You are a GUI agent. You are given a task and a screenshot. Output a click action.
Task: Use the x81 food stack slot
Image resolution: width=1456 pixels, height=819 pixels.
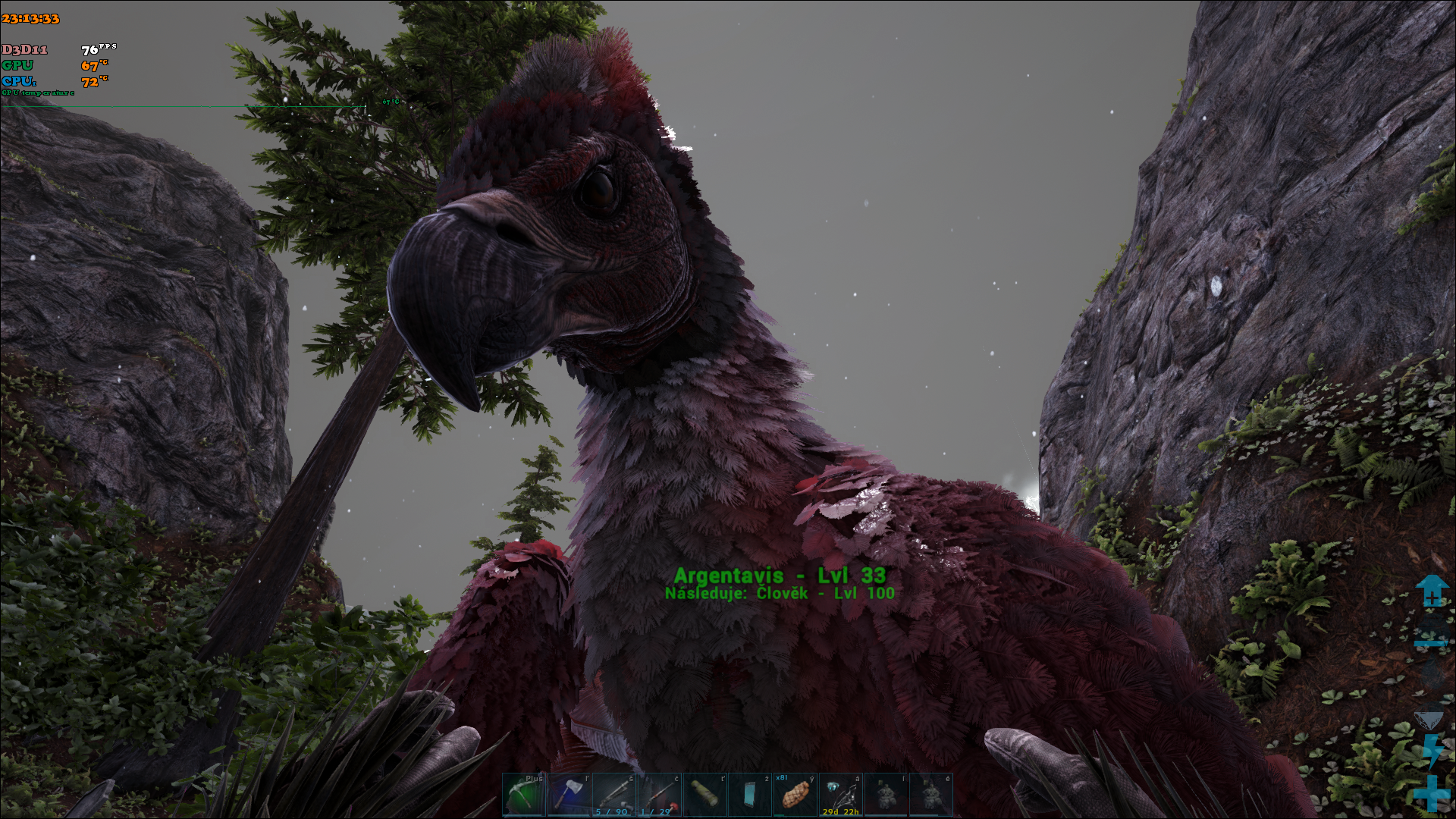(795, 794)
